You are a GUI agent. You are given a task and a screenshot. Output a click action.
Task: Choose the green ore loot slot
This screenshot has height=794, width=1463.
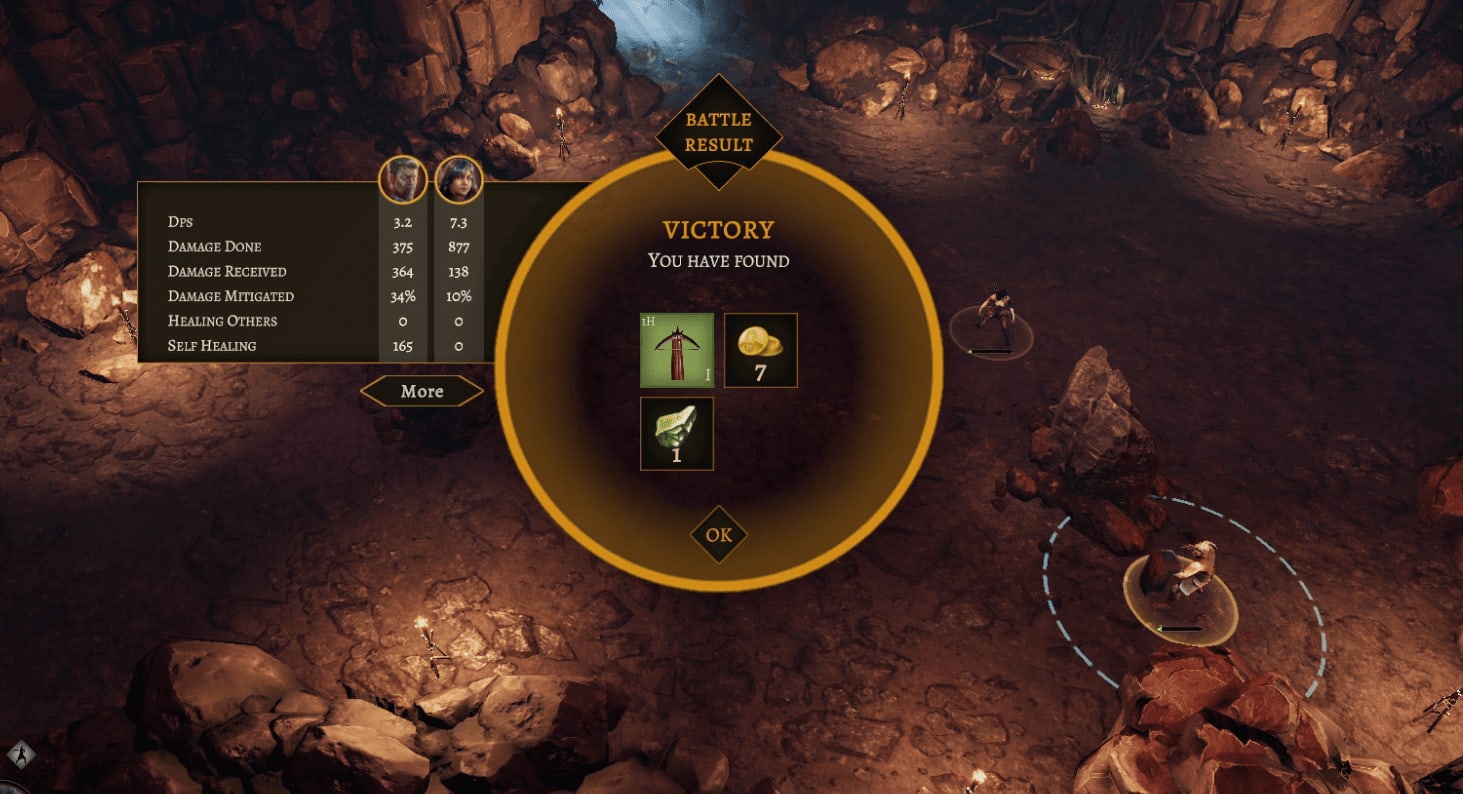point(677,433)
